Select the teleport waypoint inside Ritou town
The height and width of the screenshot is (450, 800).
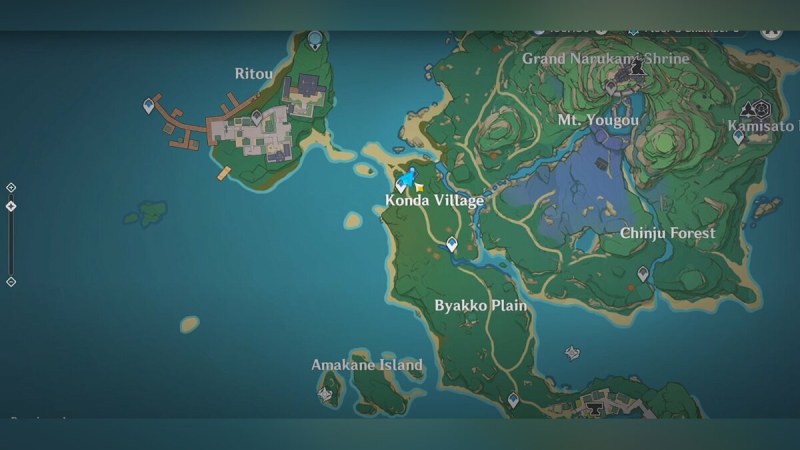pos(257,118)
